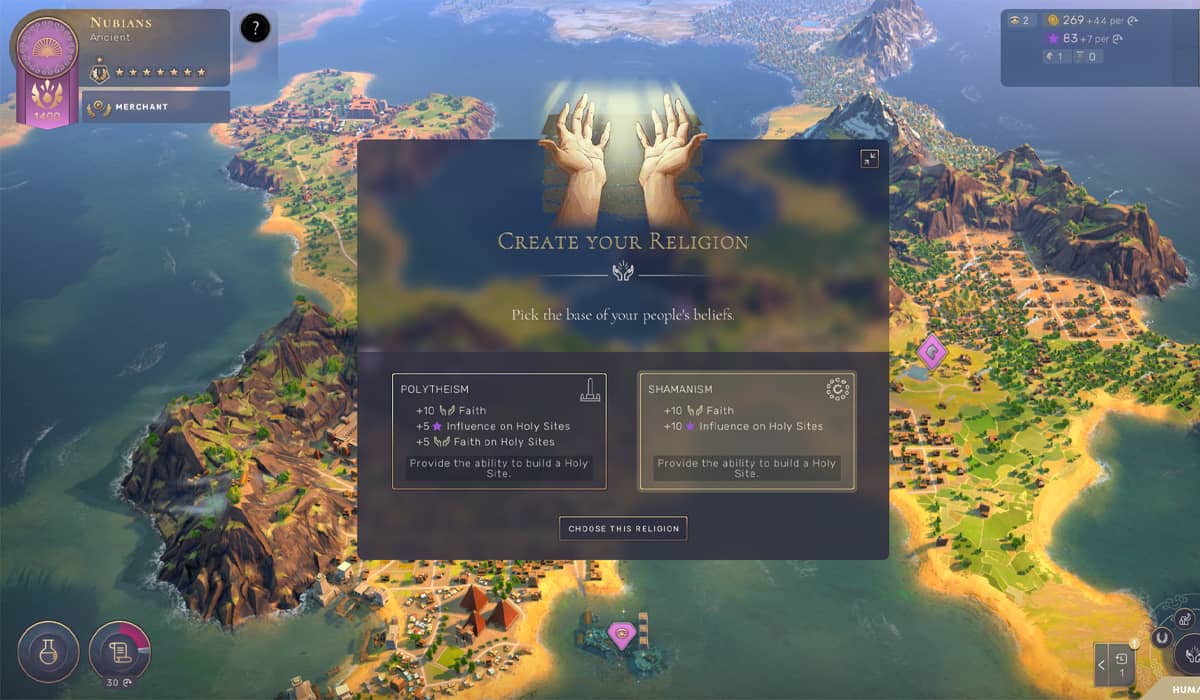Open the religion hands button

click(1188, 653)
